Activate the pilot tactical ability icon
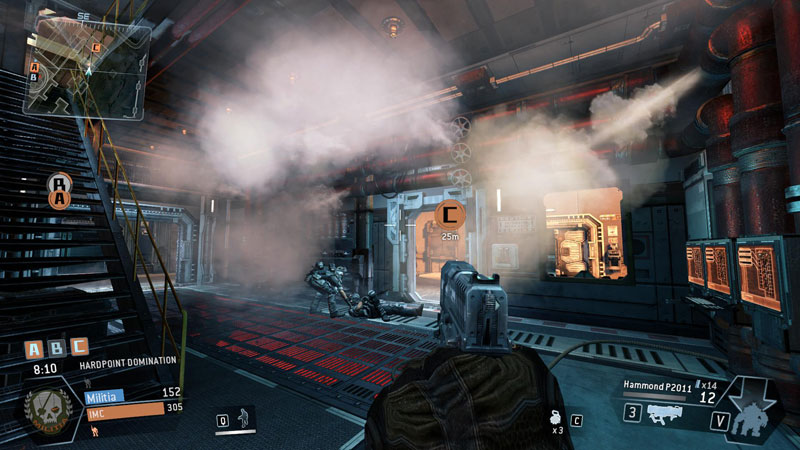This screenshot has height=450, width=800. click(x=241, y=420)
